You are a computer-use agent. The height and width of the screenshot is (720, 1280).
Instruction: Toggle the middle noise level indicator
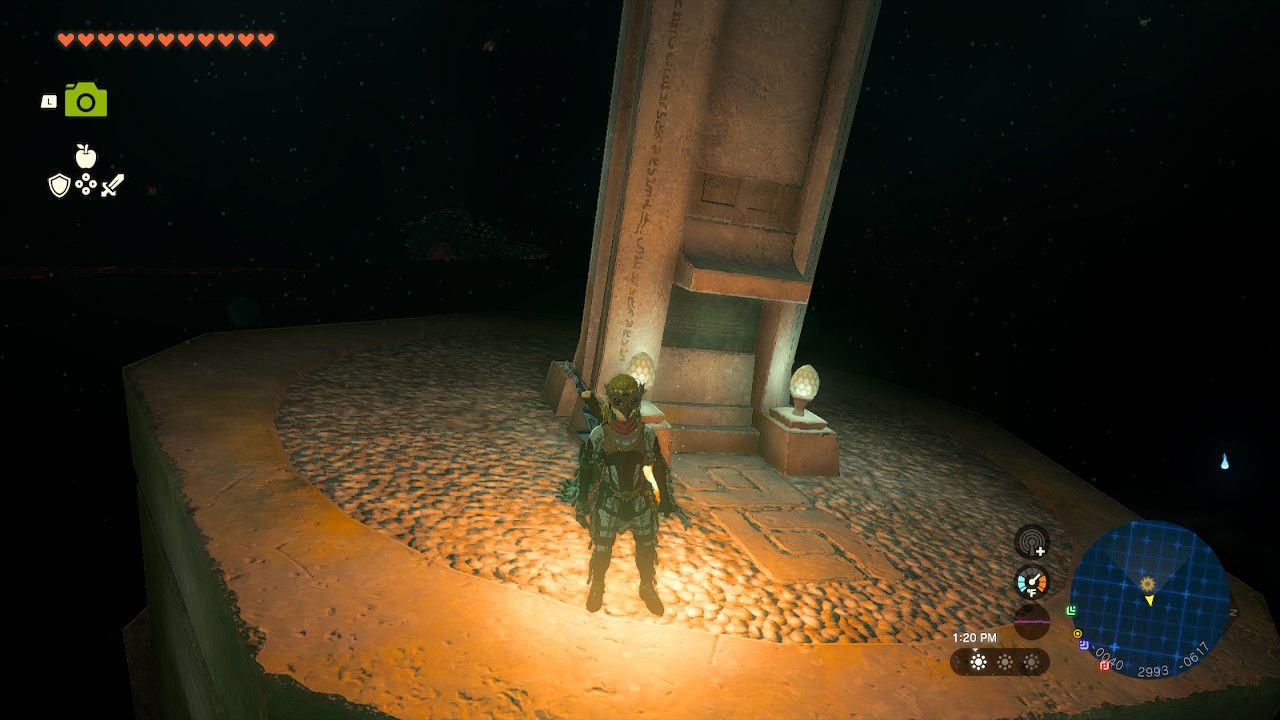[1004, 662]
